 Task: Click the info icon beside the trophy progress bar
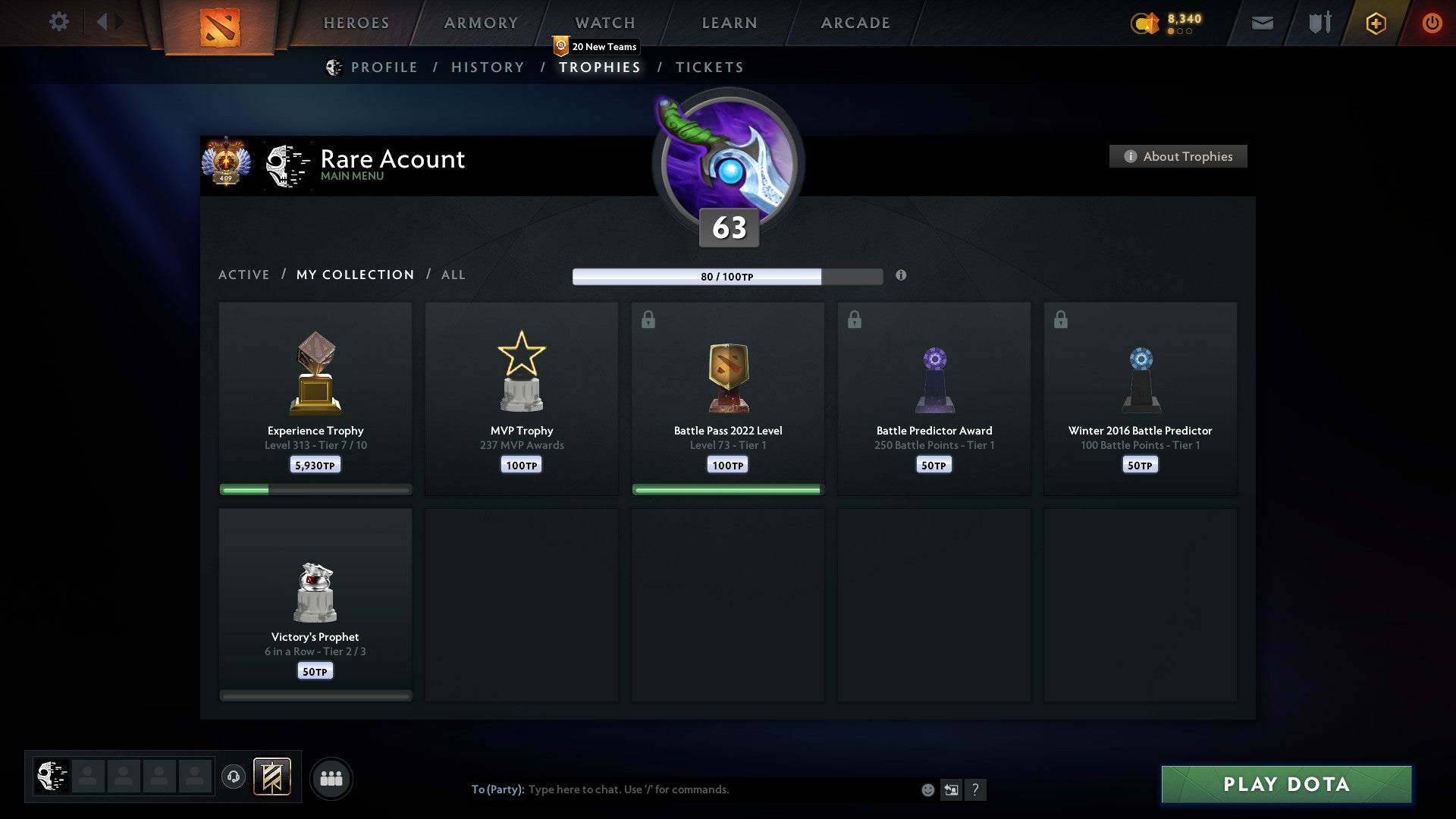tap(901, 276)
